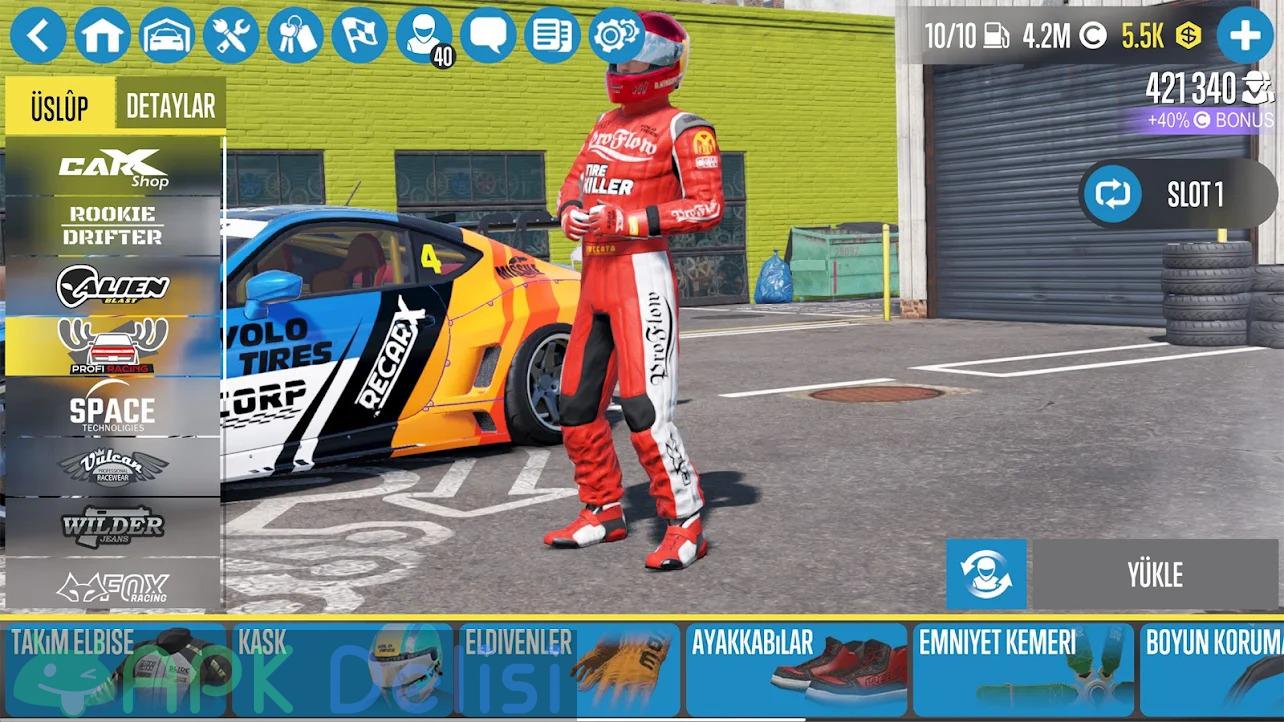1284x722 pixels.
Task: Choose the Space Technologies brand
Action: 113,409
